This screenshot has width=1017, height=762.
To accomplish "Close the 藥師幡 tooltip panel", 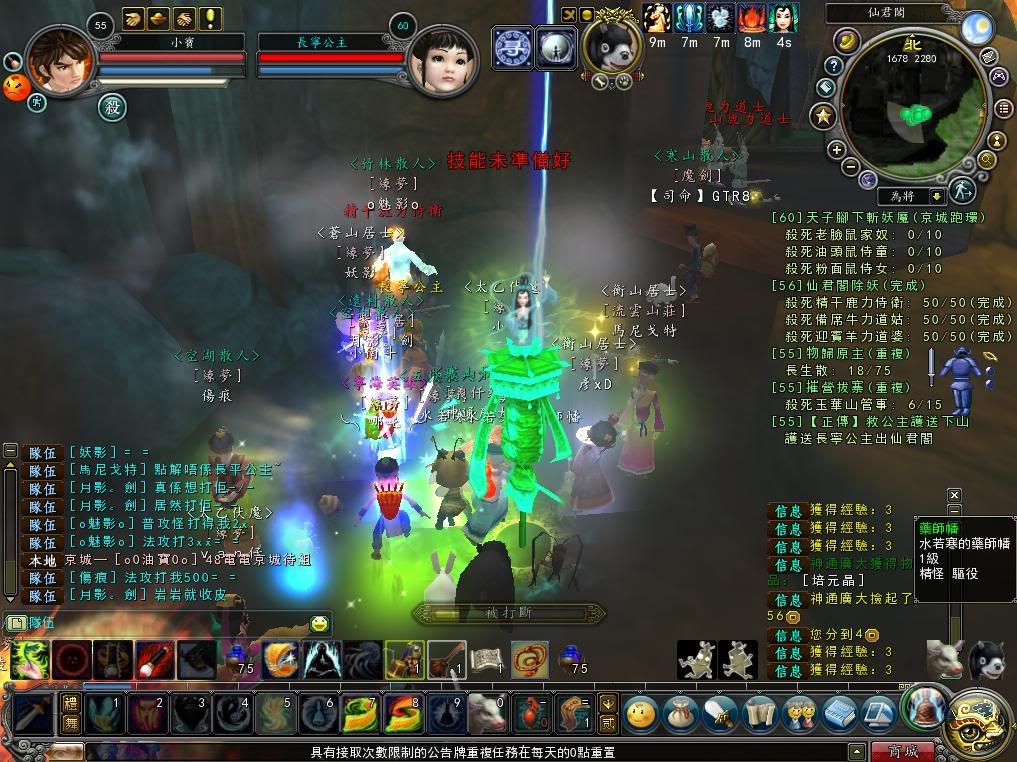I will (954, 495).
